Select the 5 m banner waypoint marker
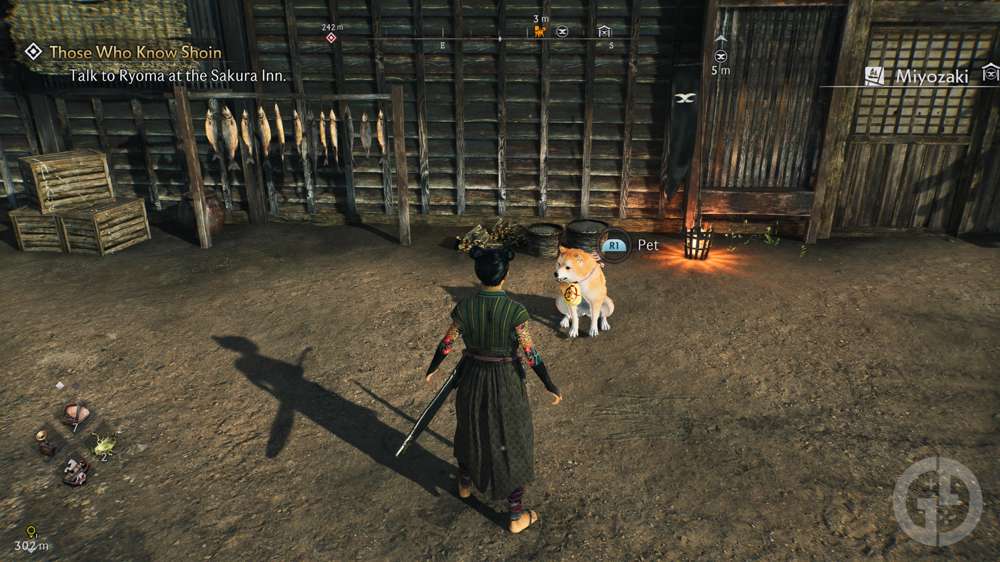The width and height of the screenshot is (1000, 562). [721, 56]
